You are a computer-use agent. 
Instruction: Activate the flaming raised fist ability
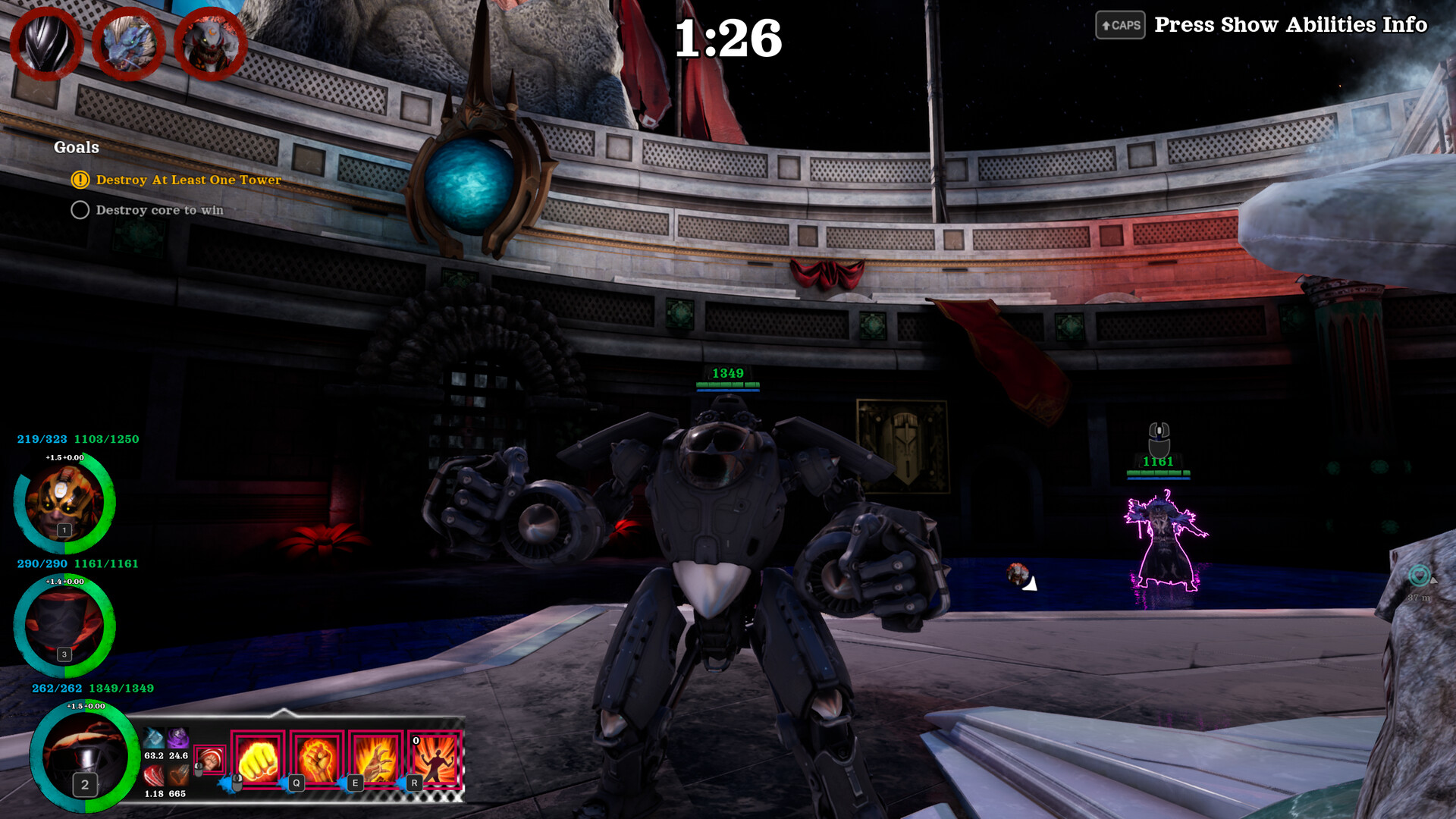click(x=317, y=759)
